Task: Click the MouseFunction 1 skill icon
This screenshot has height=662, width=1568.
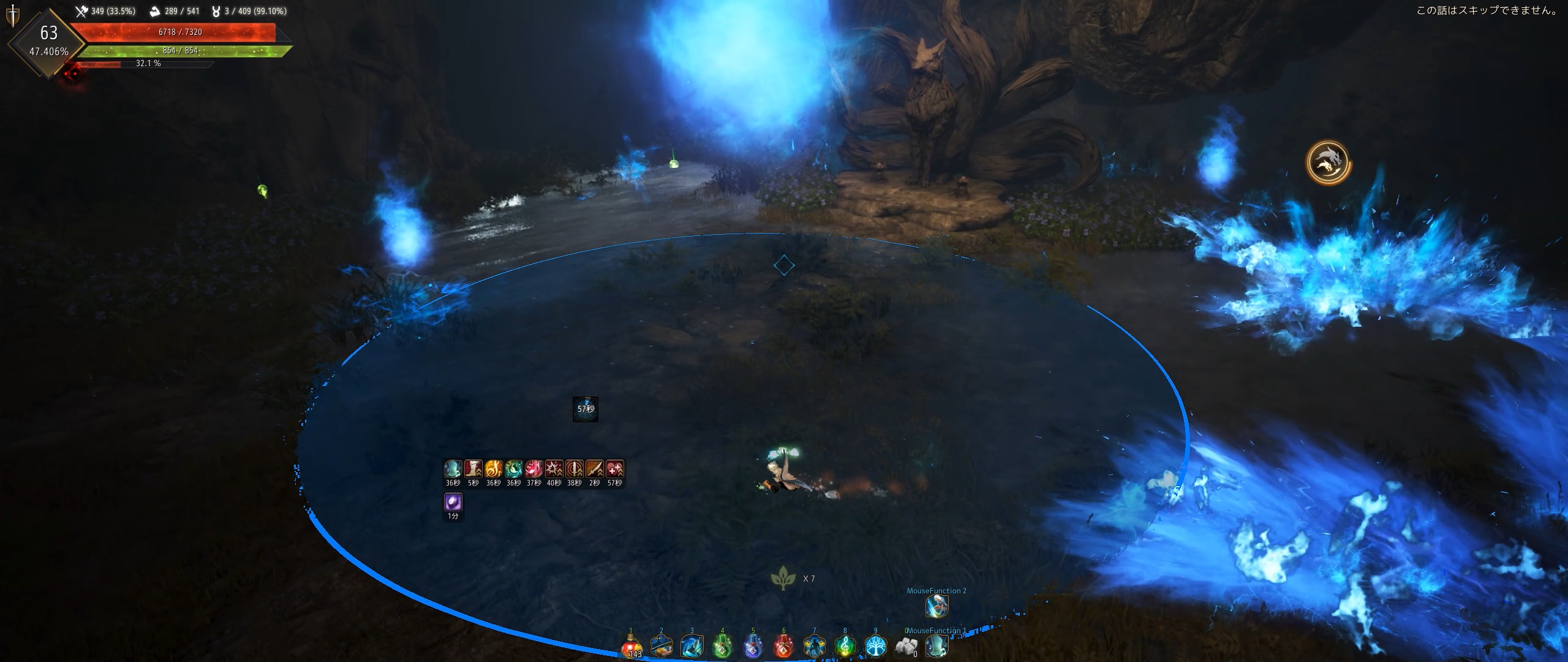Action: [937, 646]
